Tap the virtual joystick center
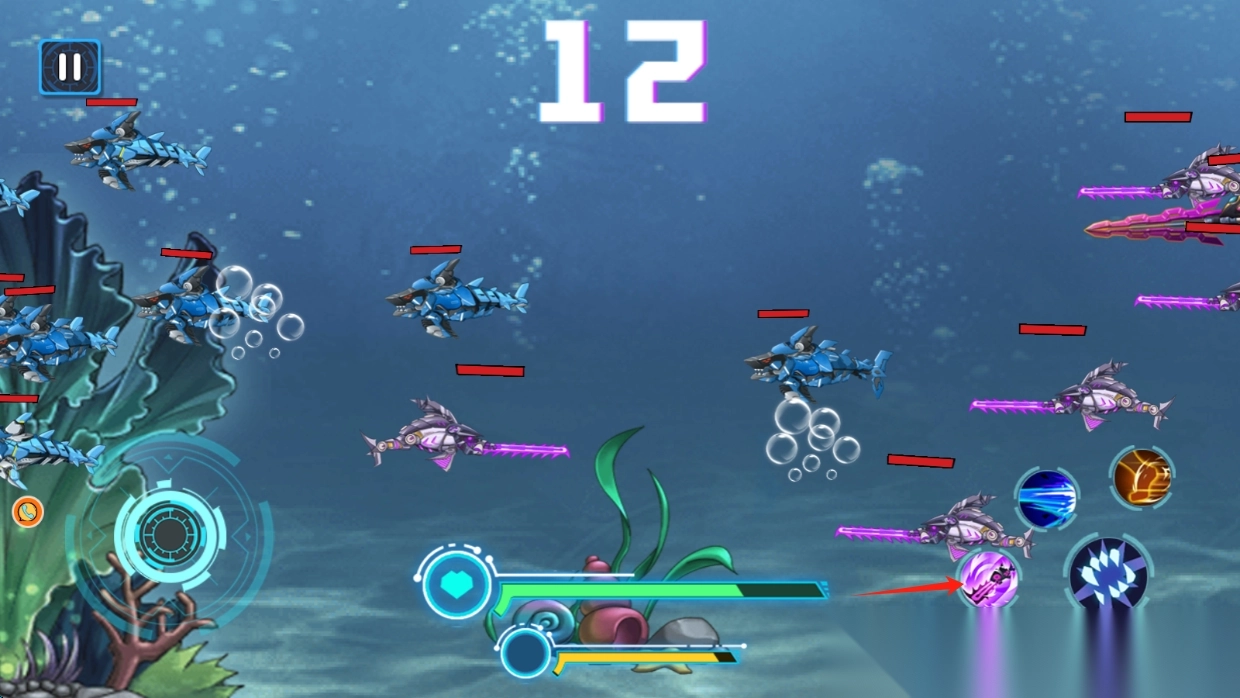 click(x=169, y=536)
